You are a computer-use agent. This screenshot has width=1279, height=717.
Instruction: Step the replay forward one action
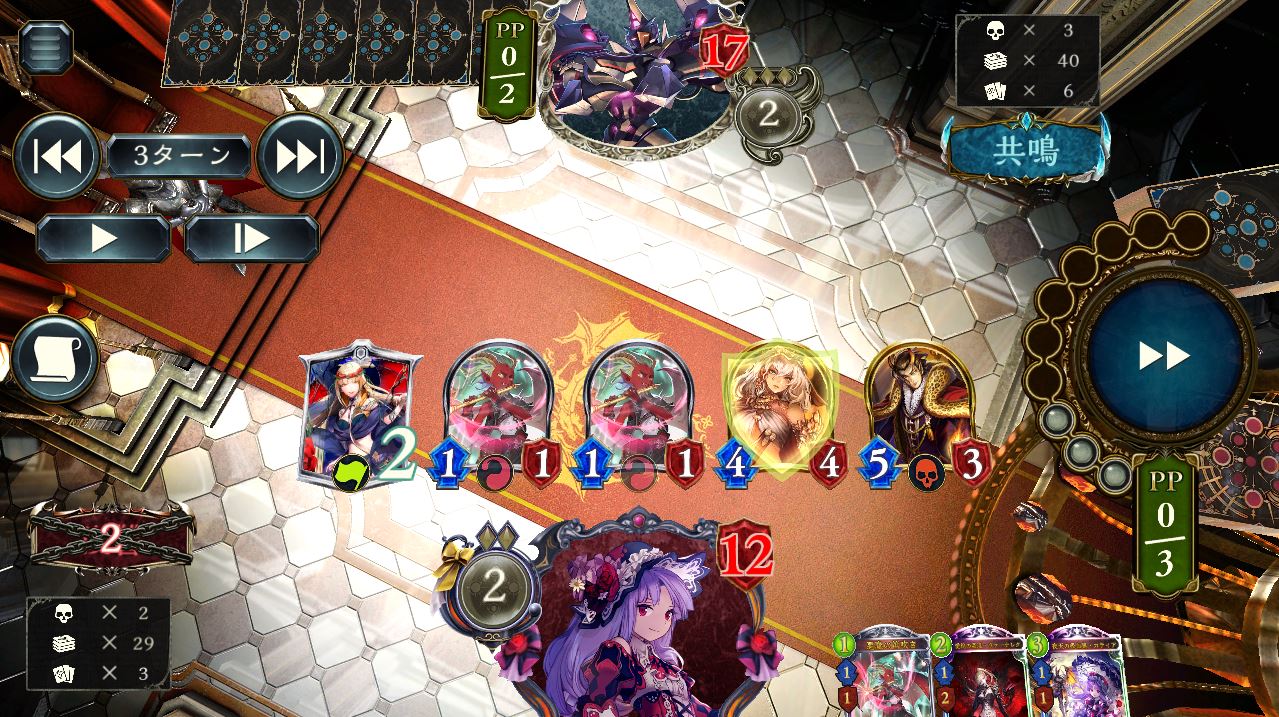(251, 239)
